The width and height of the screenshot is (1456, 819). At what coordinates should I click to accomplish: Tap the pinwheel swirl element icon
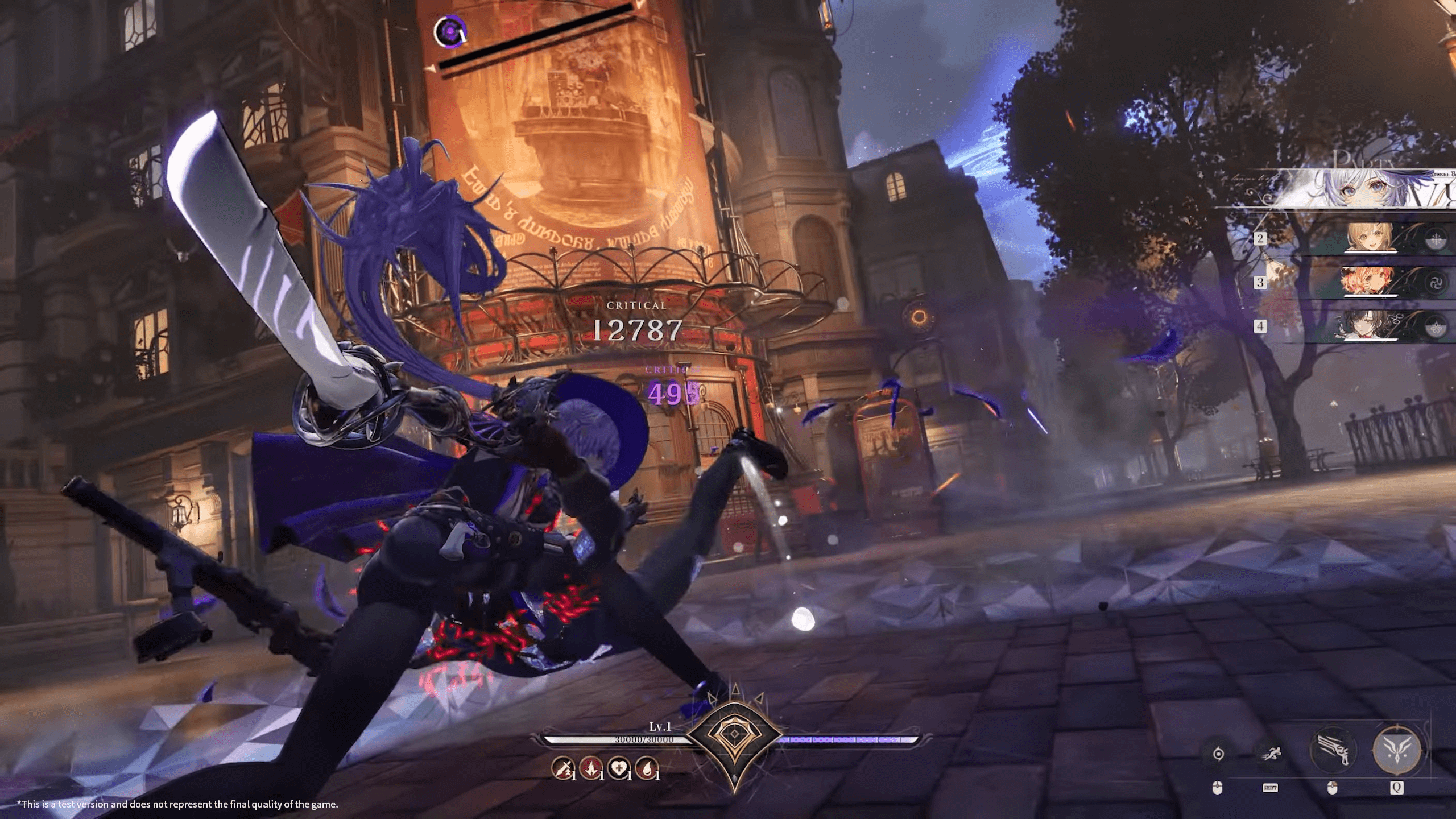point(1437,283)
